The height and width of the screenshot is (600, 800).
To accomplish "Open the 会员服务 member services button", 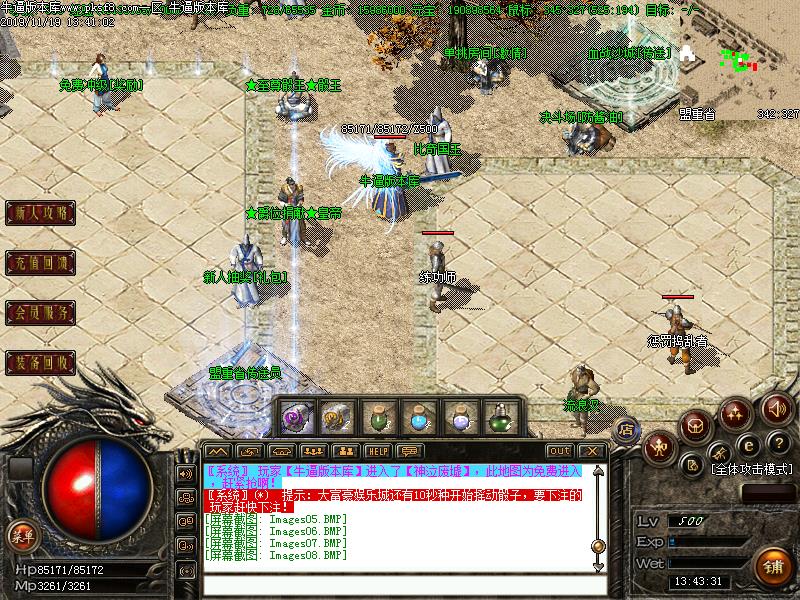I will [41, 313].
